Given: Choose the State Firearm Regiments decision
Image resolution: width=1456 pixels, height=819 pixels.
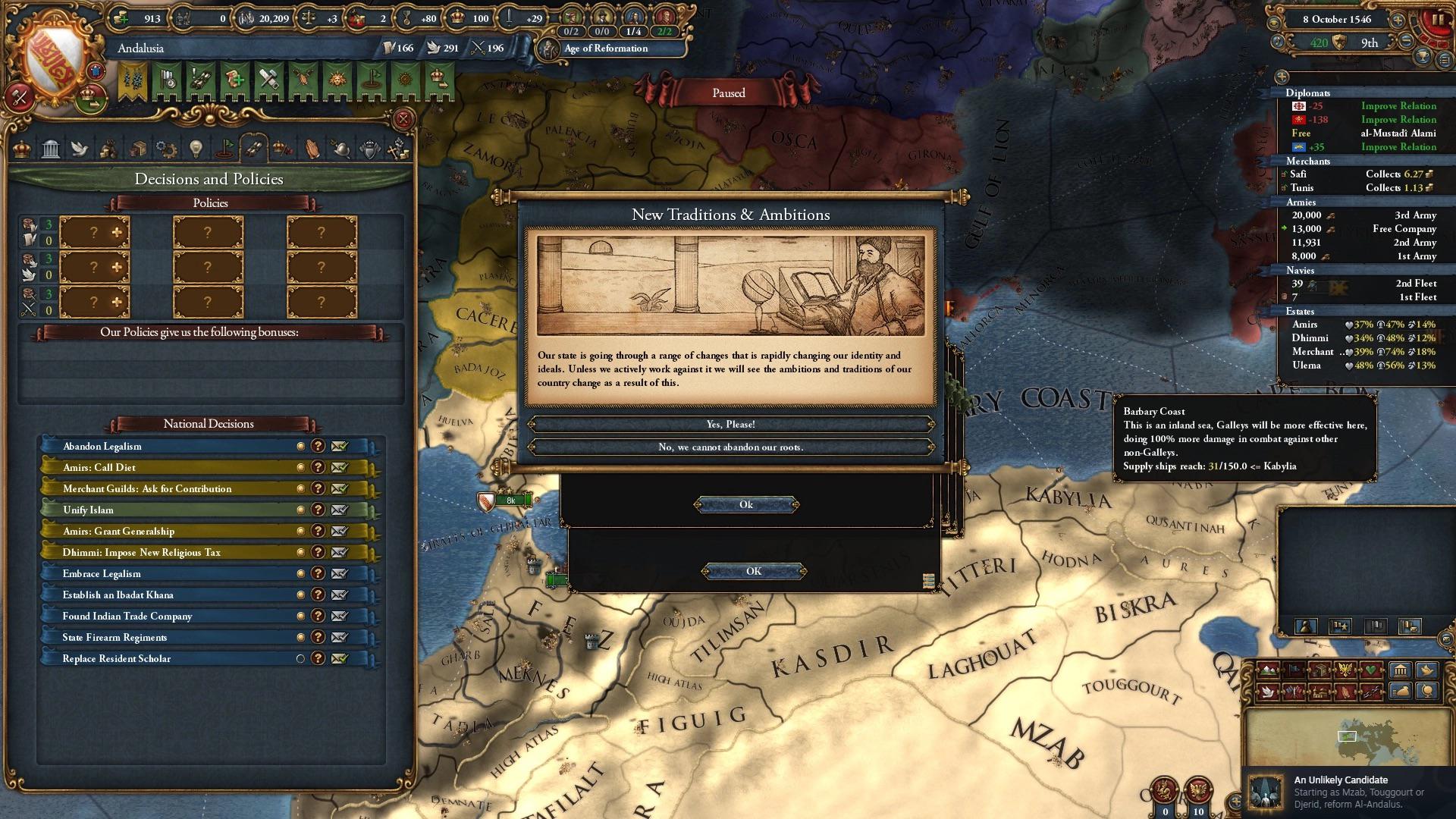Looking at the screenshot, I should click(x=115, y=637).
